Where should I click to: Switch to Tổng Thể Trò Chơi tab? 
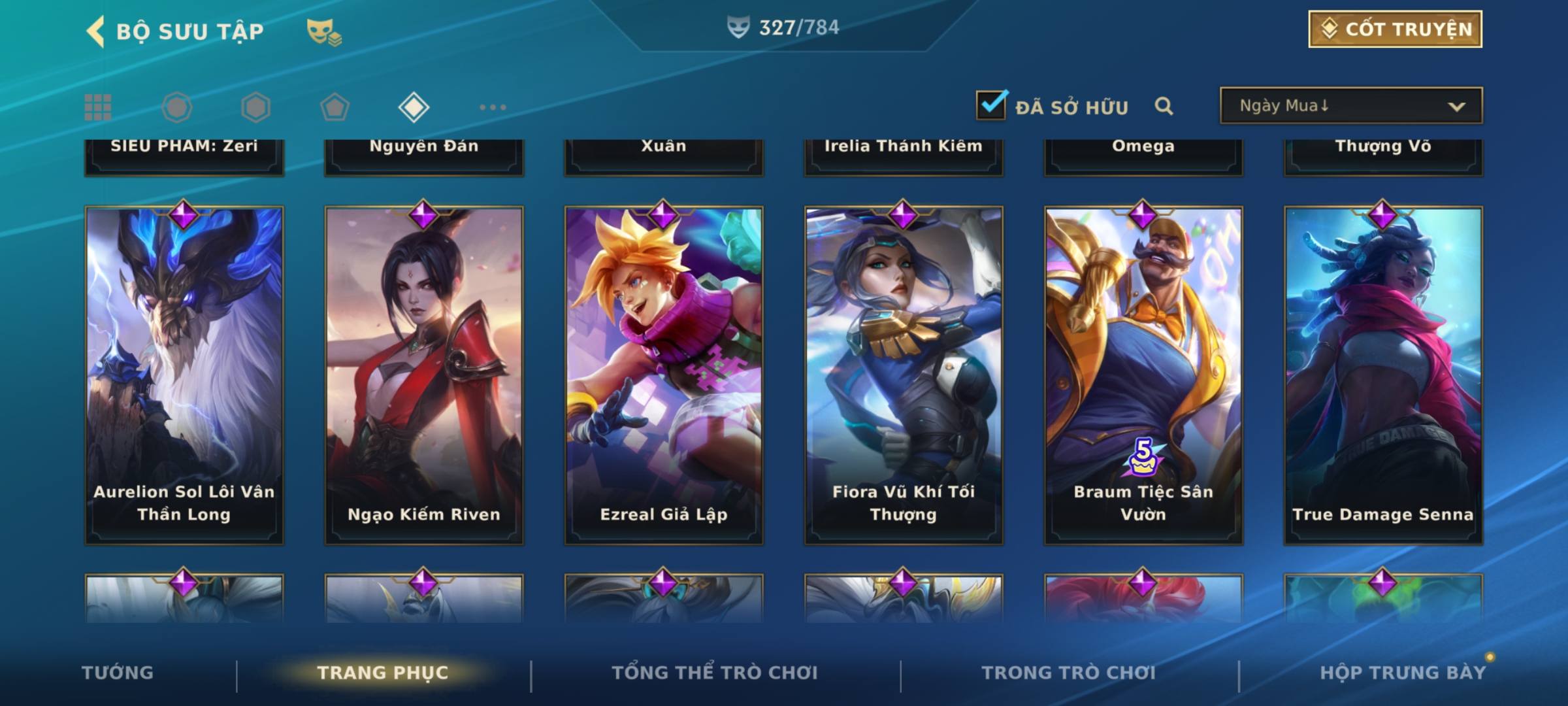(714, 673)
